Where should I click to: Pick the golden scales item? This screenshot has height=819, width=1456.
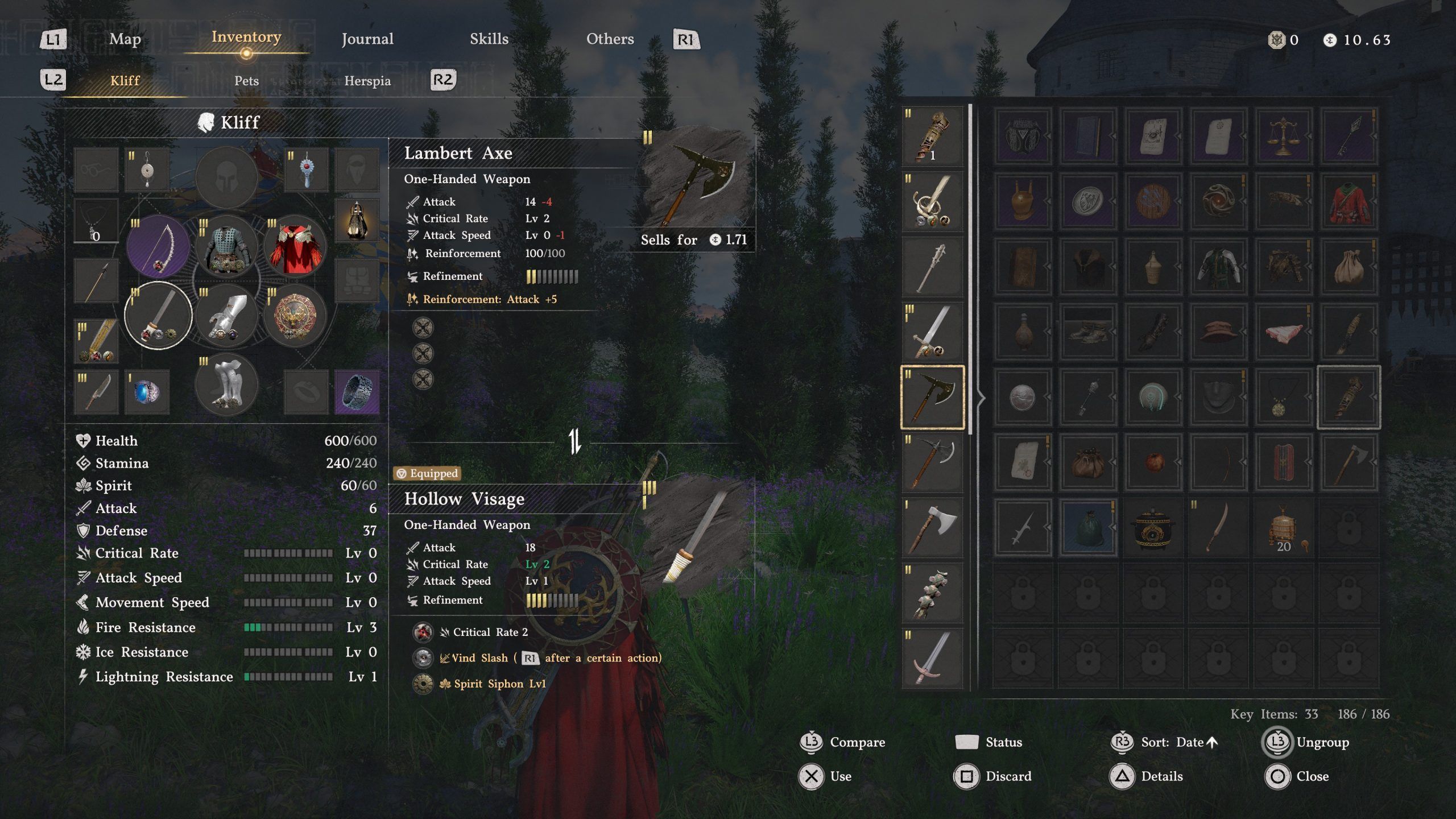[1283, 136]
